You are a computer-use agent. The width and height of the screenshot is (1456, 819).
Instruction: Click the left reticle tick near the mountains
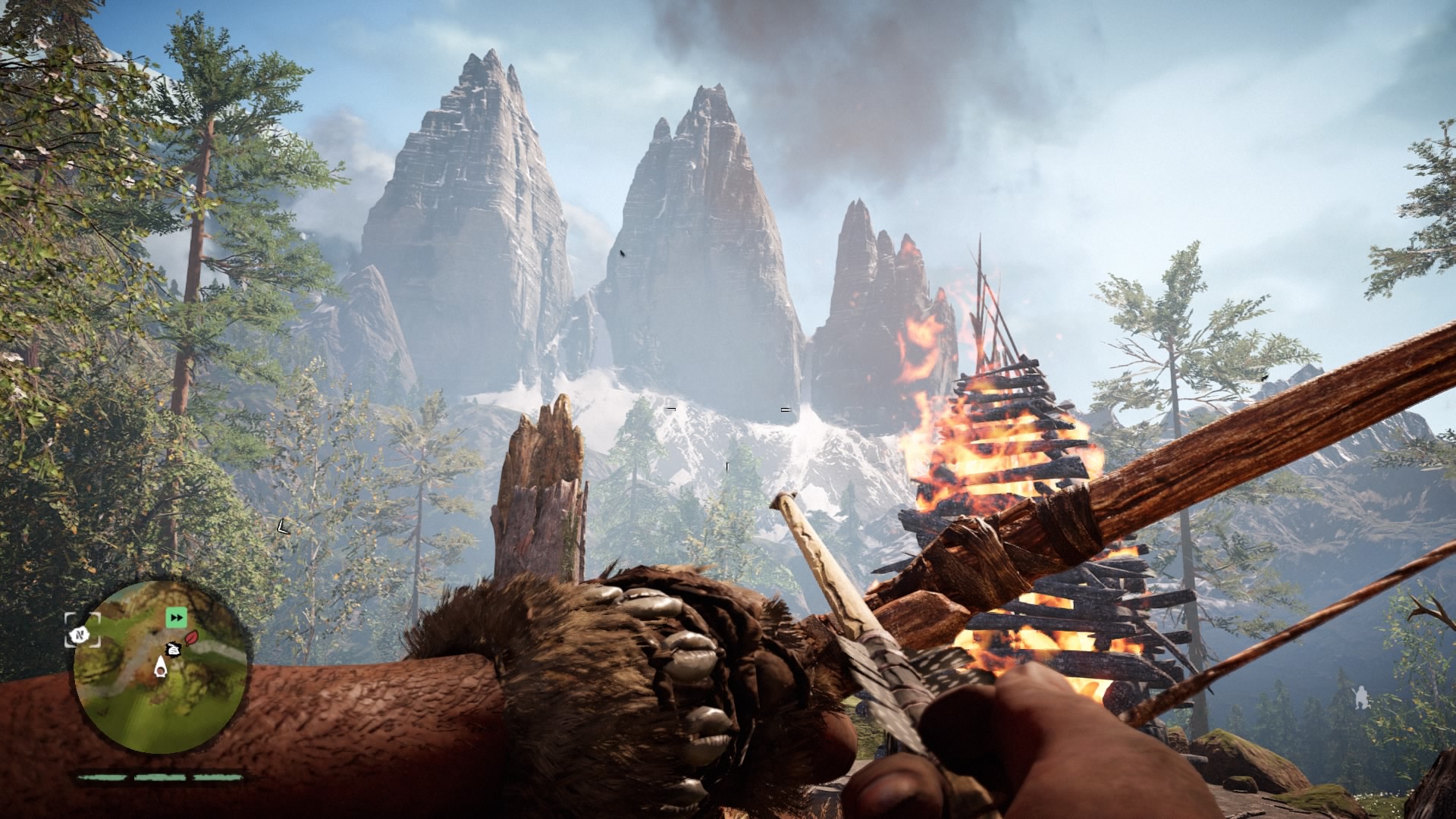coord(670,408)
